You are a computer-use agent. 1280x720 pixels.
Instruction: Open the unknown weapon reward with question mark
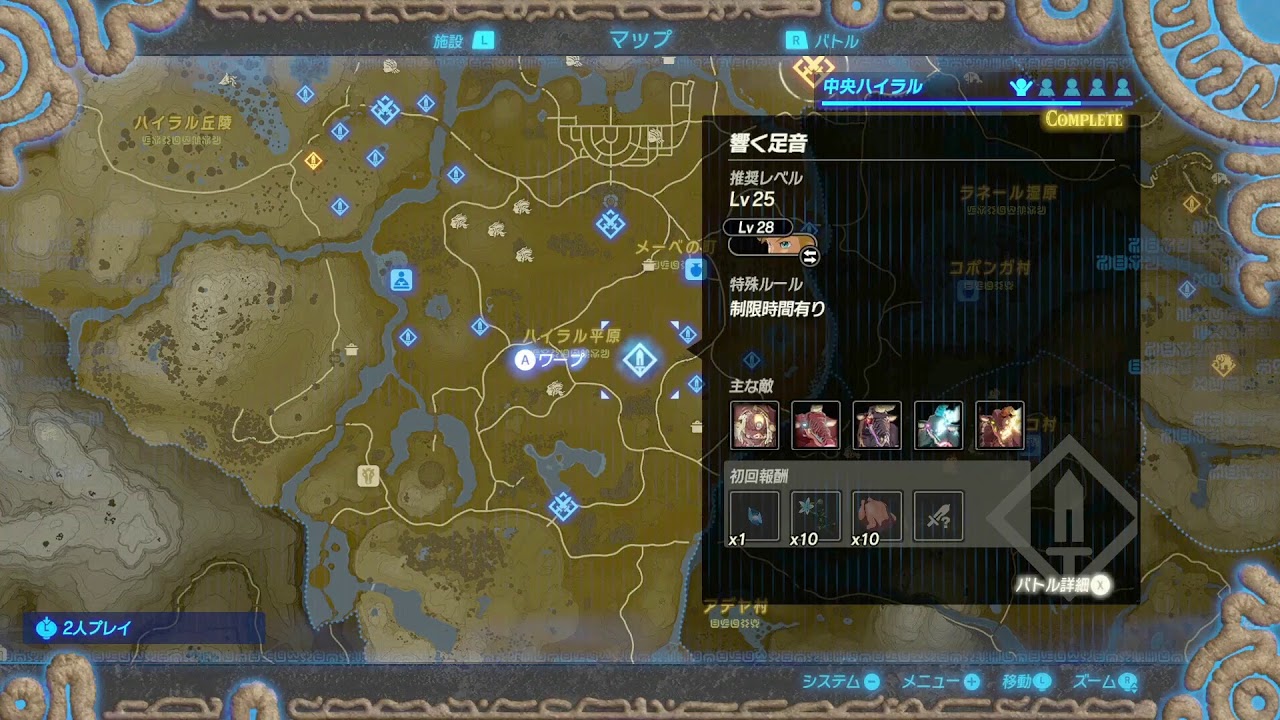[938, 516]
